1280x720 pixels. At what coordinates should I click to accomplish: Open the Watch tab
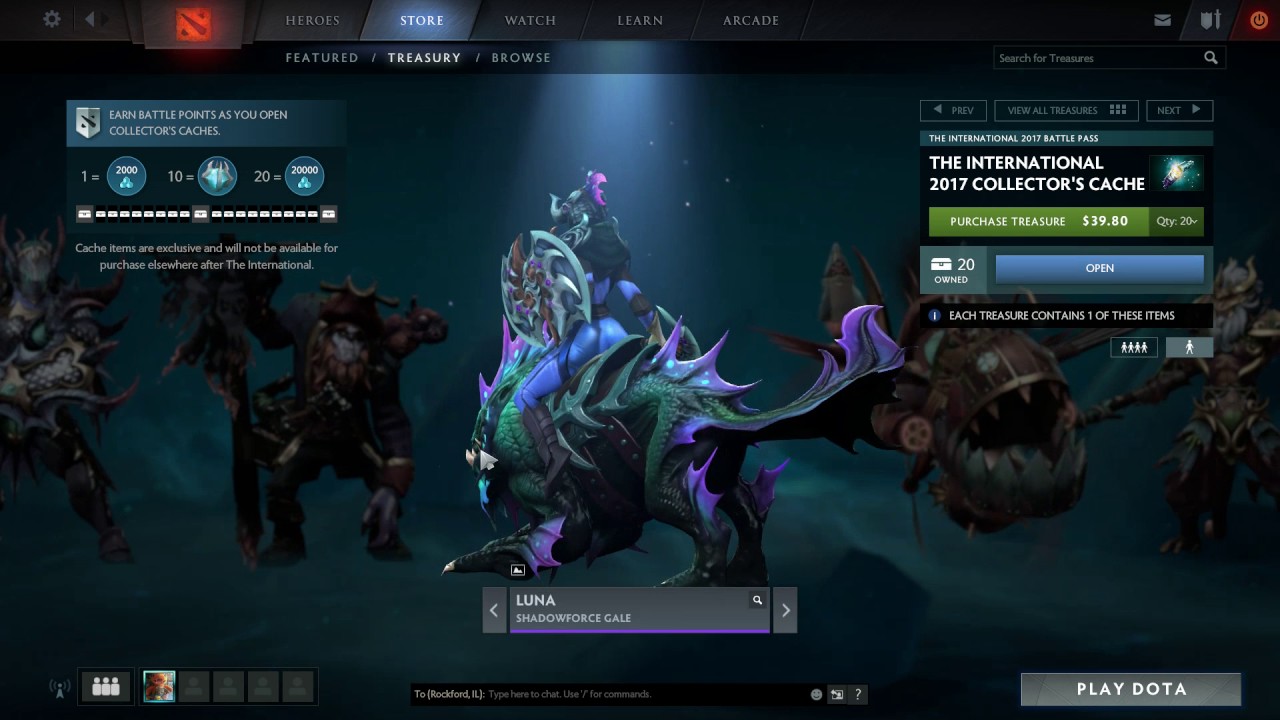tap(530, 20)
